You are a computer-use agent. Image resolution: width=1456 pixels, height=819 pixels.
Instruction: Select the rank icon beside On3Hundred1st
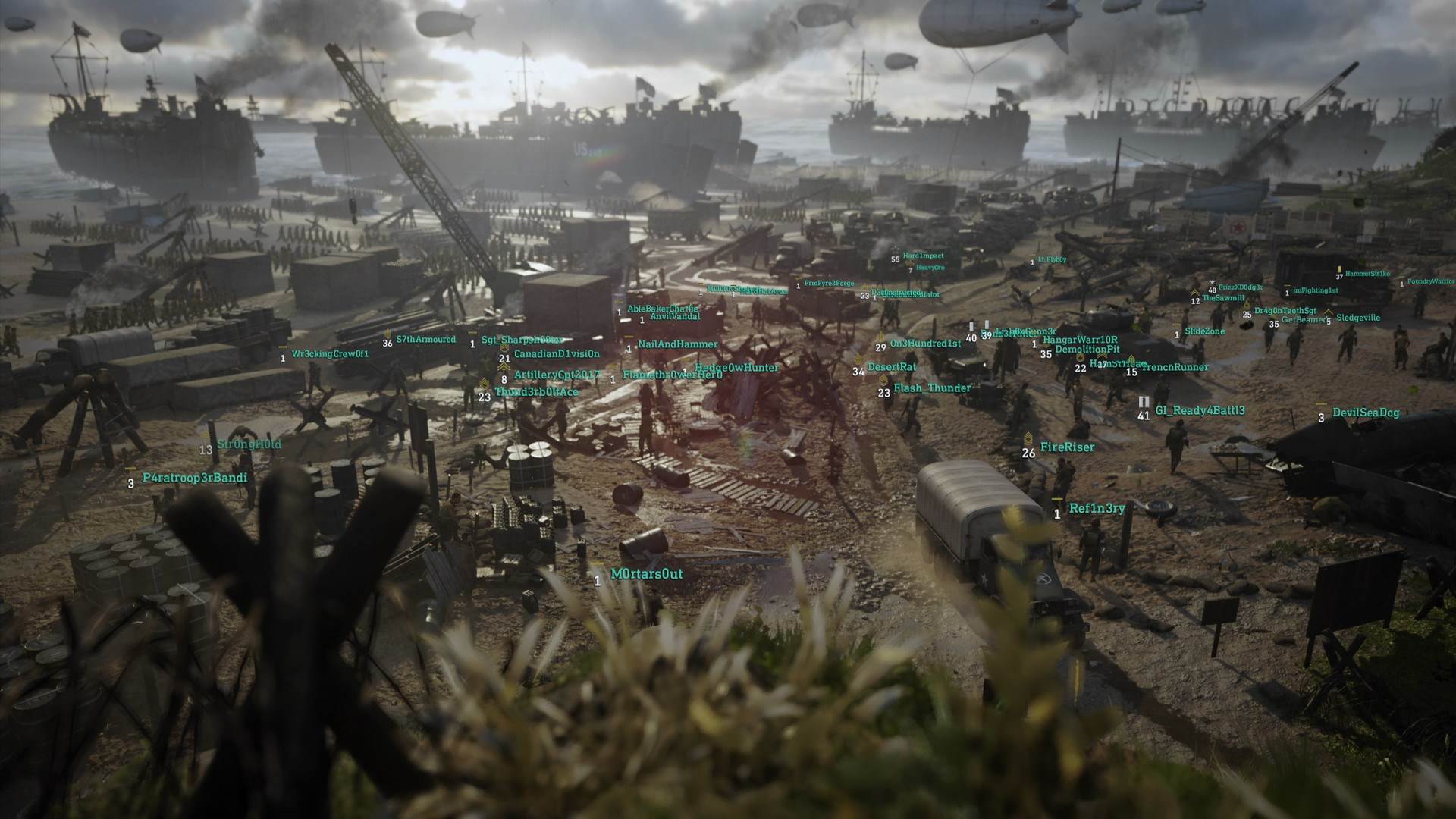click(x=880, y=336)
